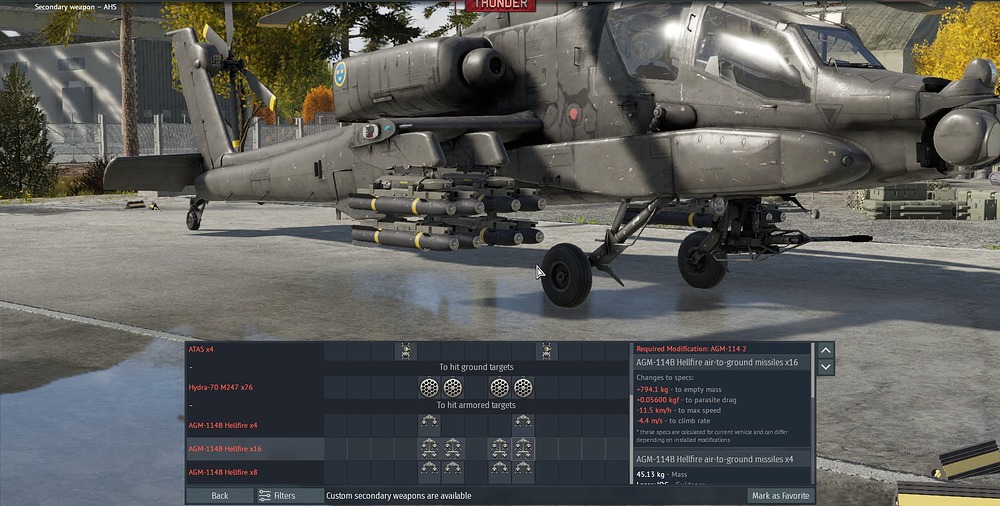Mark this loadout as Favorite
This screenshot has height=506, width=1000.
pyautogui.click(x=780, y=495)
